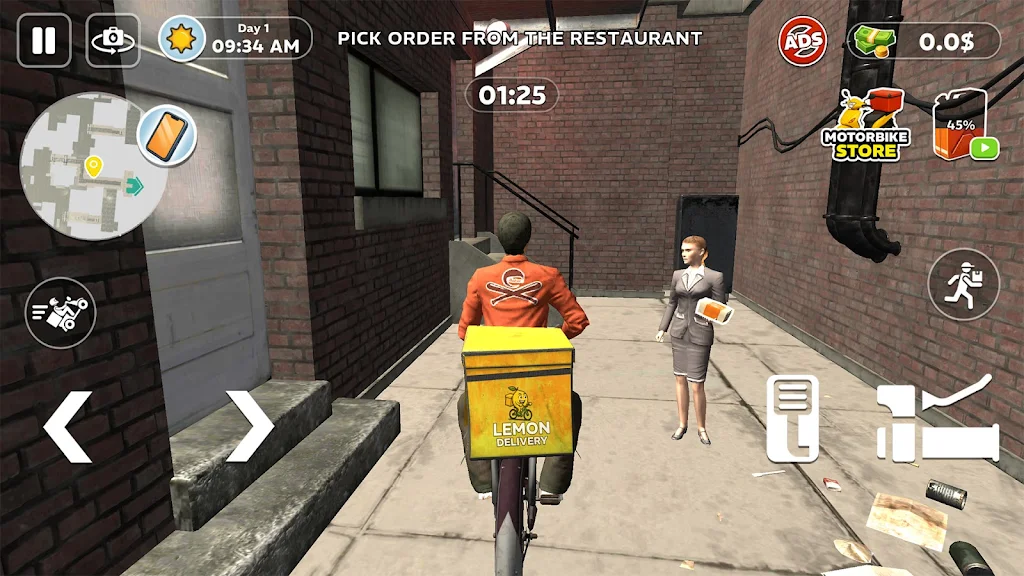The height and width of the screenshot is (576, 1024).
Task: Open the phone icon
Action: point(166,135)
